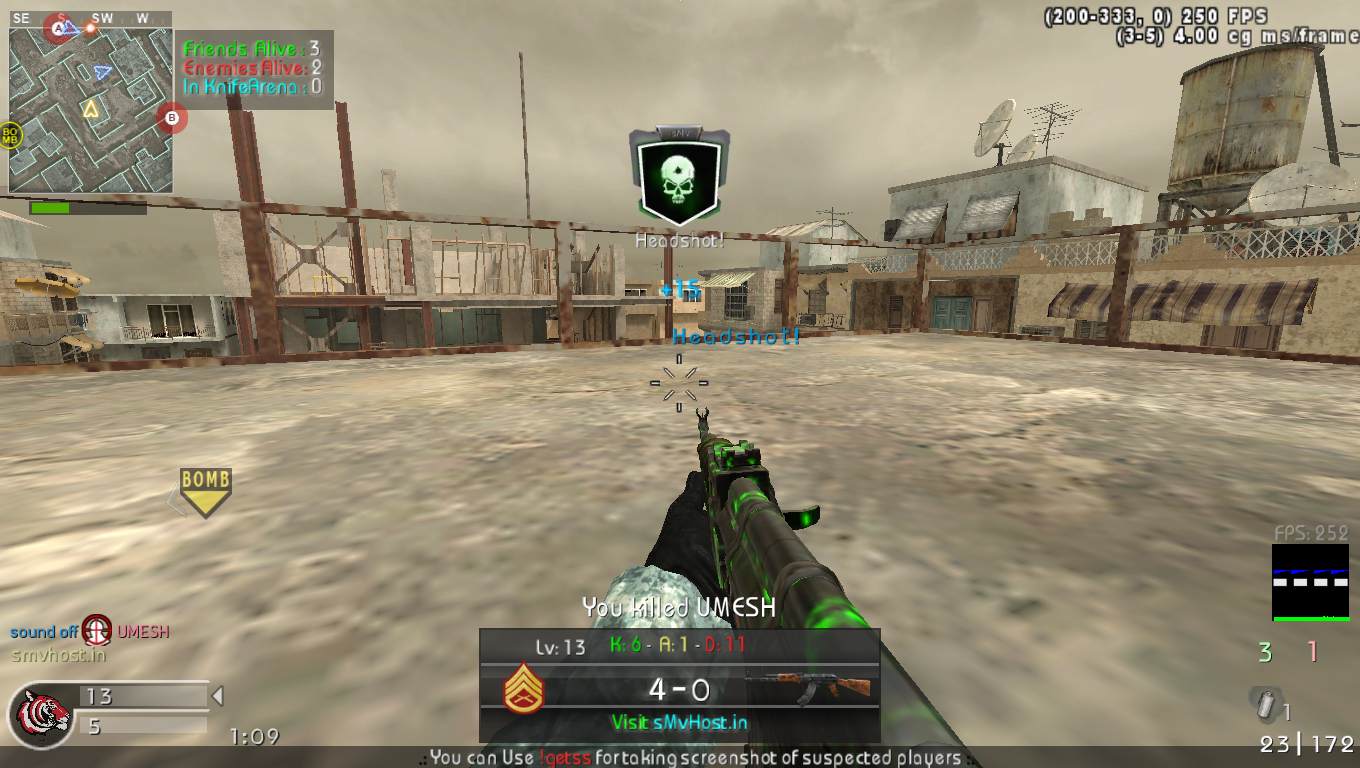Viewport: 1360px width, 768px height.
Task: Click the sergeant rank insignia
Action: pos(524,689)
